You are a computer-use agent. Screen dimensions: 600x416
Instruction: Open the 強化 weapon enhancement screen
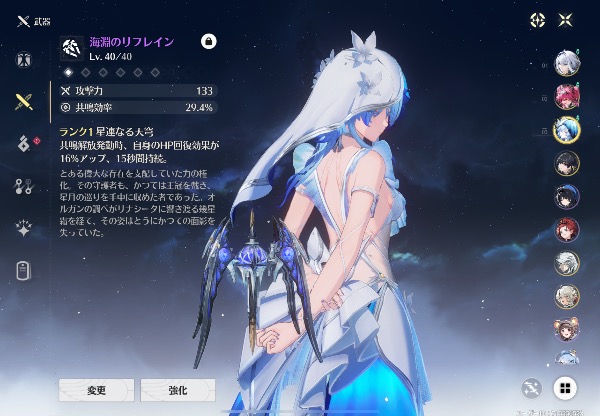(177, 389)
